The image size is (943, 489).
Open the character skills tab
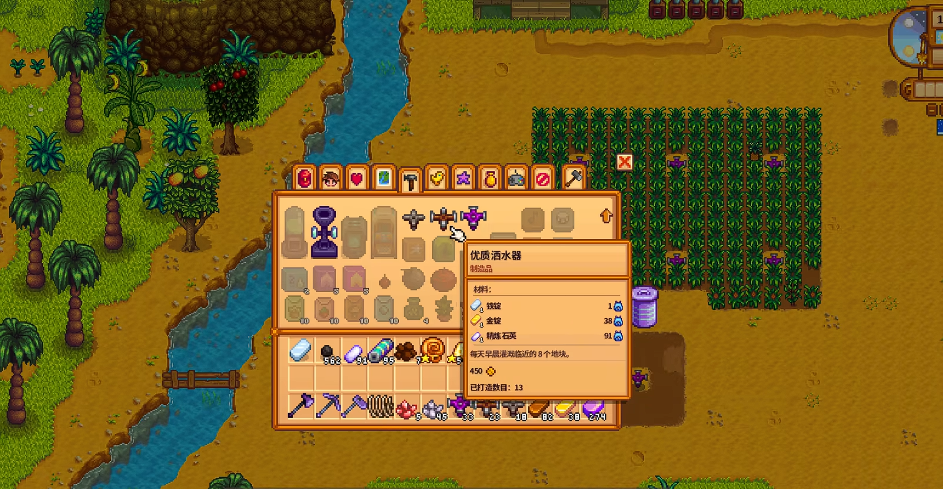pyautogui.click(x=331, y=178)
